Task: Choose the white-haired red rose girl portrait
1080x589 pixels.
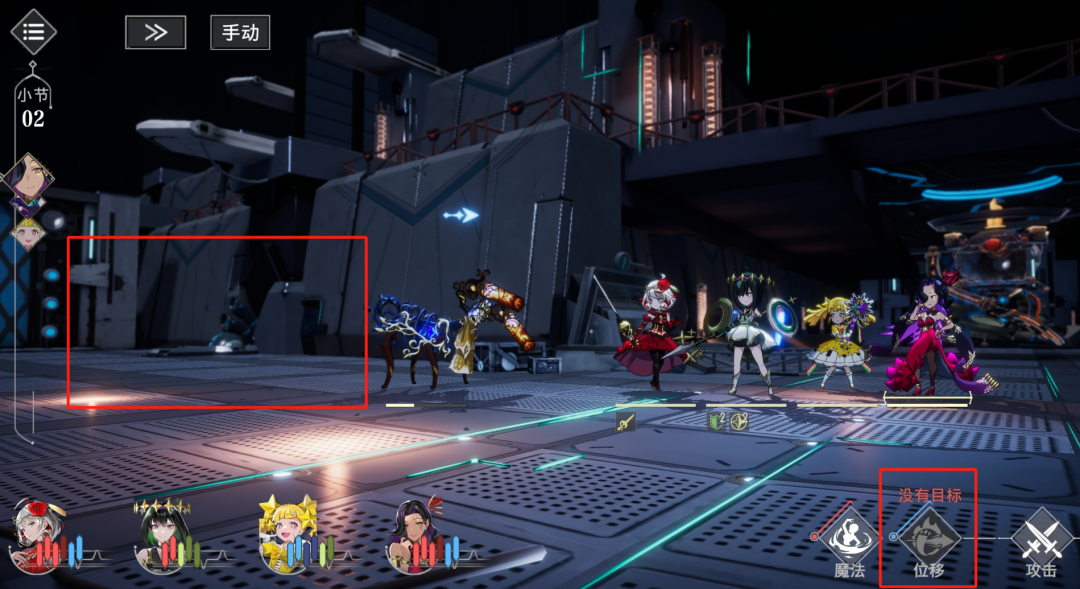Action: (36, 534)
